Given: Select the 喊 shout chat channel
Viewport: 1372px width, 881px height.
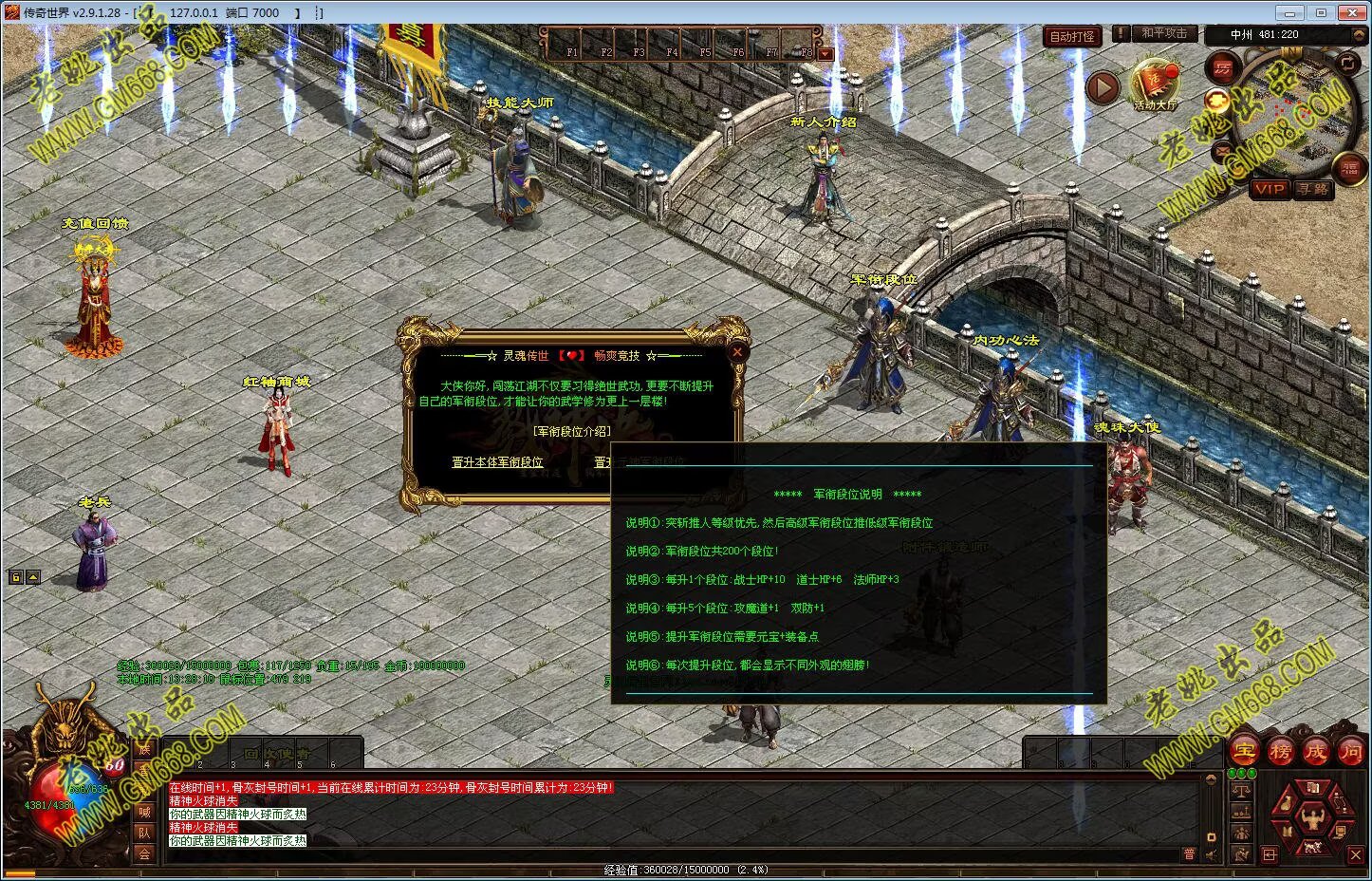Looking at the screenshot, I should pos(145,812).
